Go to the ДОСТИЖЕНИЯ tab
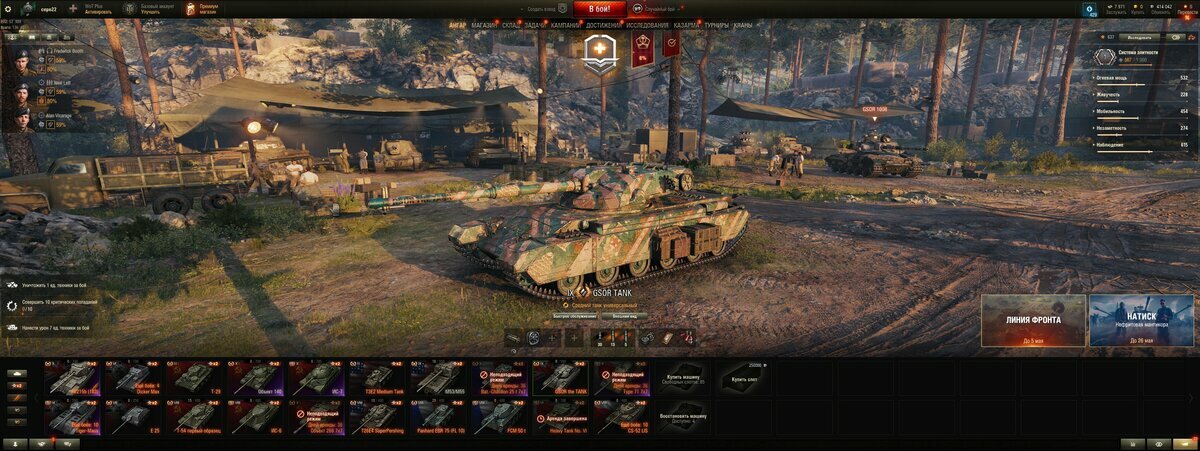The height and width of the screenshot is (451, 1200). click(603, 24)
